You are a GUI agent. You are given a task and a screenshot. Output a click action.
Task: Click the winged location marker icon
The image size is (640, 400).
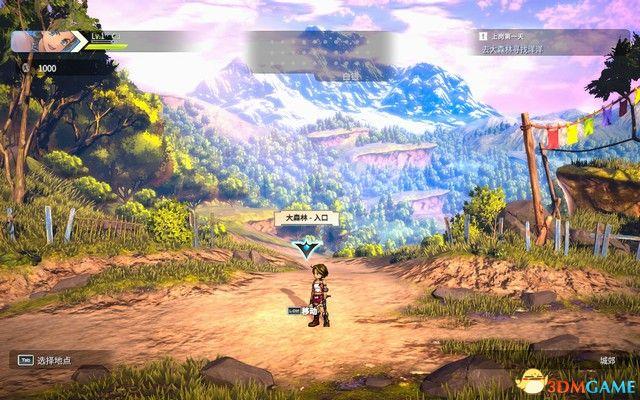[x=307, y=246]
